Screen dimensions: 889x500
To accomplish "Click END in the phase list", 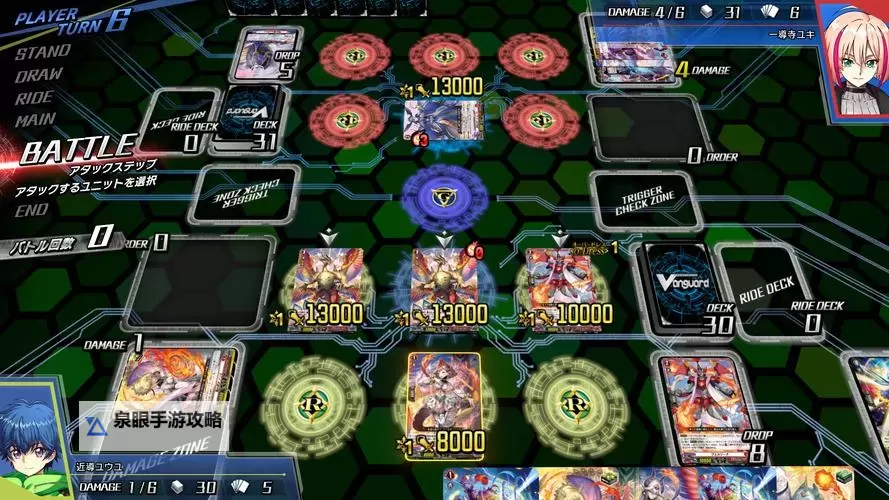I will coord(31,210).
